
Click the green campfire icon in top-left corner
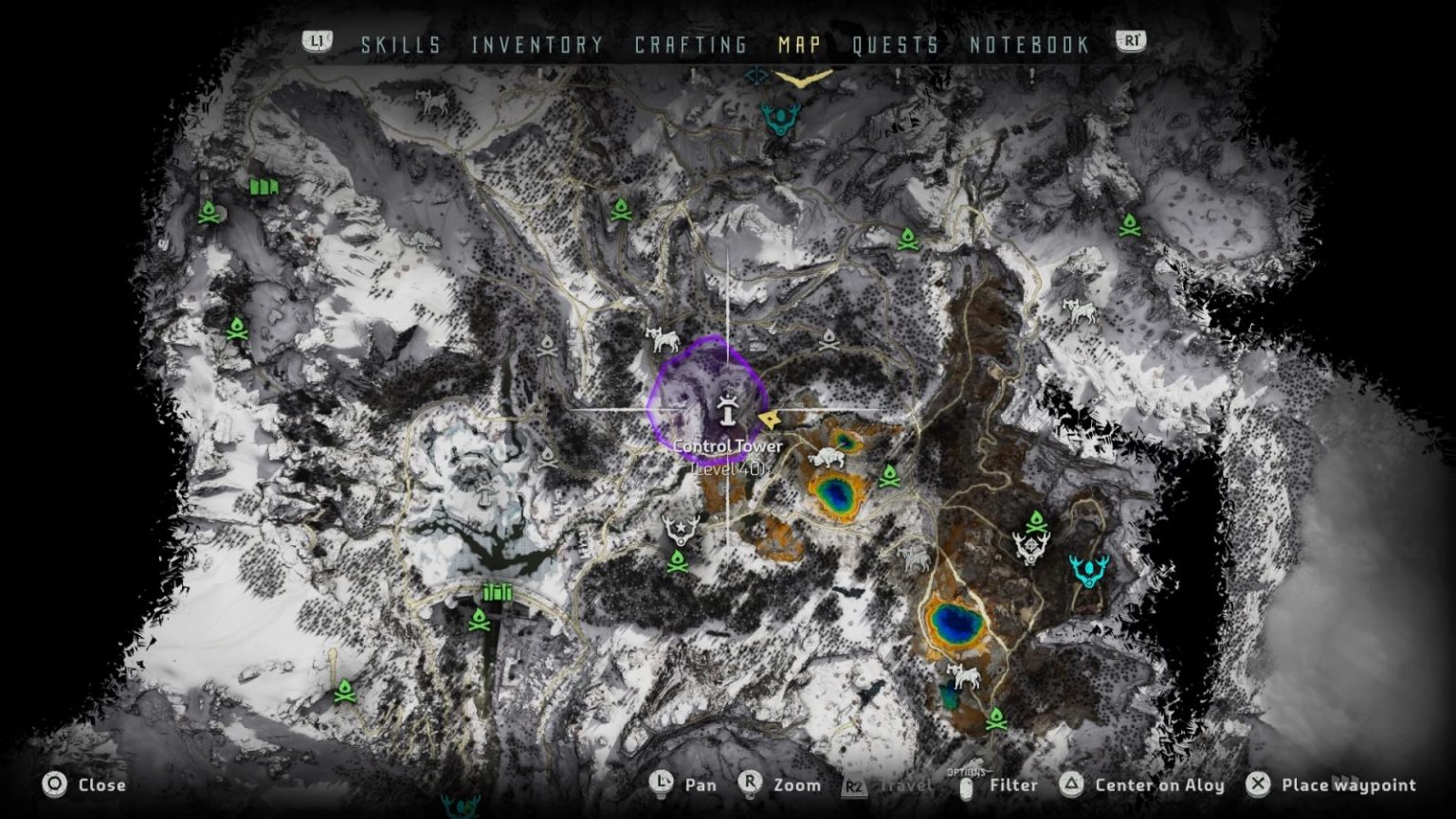pyautogui.click(x=208, y=209)
